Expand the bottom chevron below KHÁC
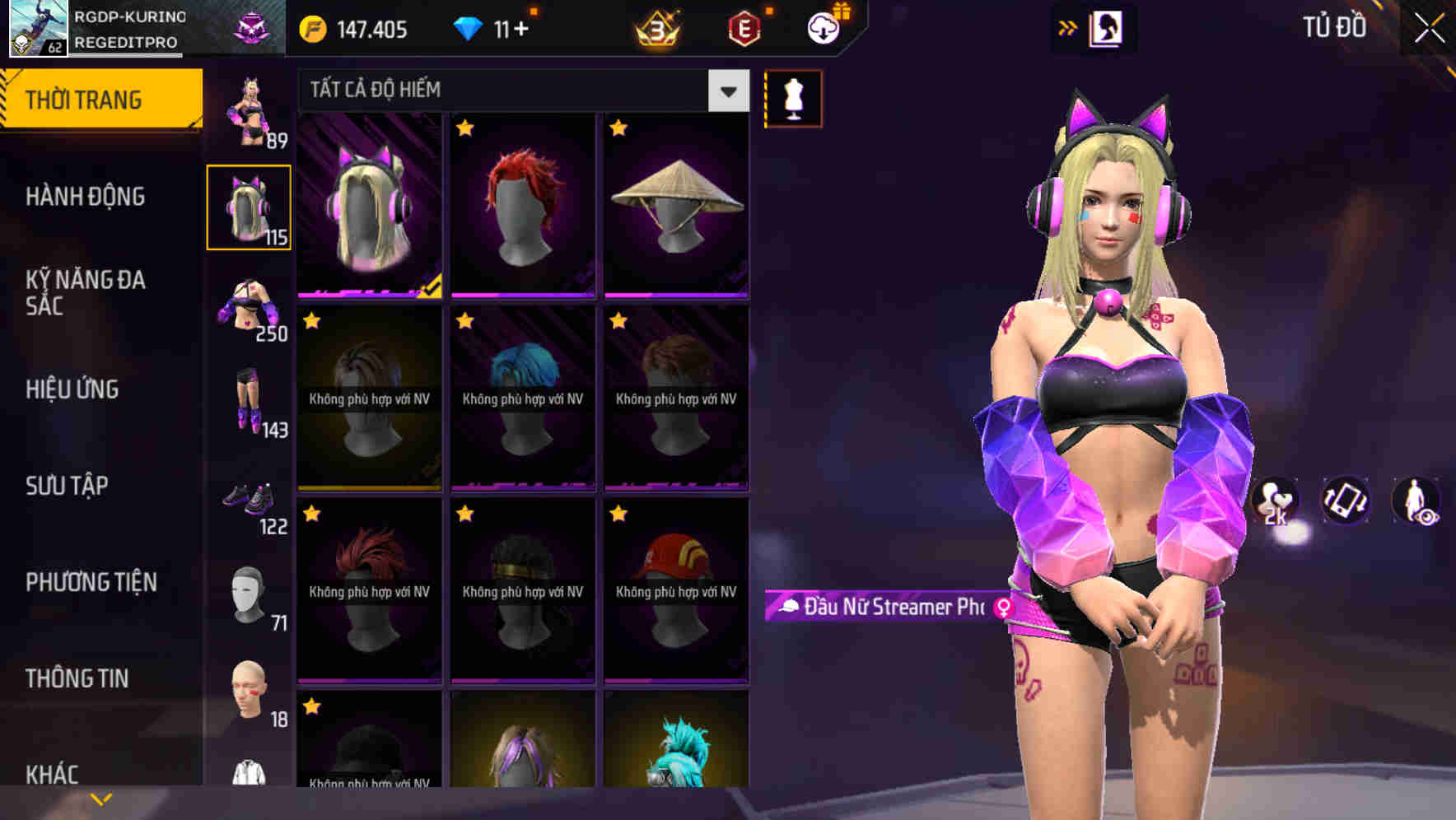 (100, 798)
